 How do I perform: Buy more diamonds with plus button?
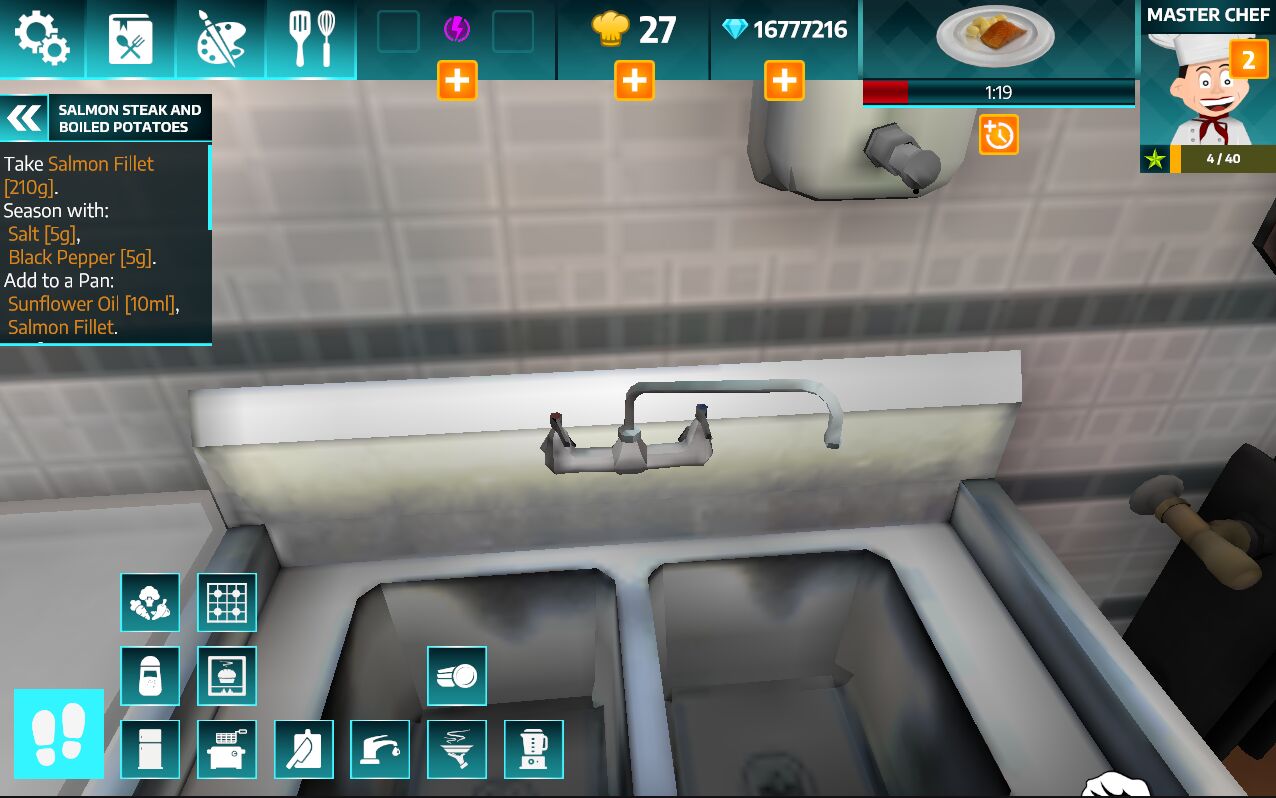click(x=784, y=80)
